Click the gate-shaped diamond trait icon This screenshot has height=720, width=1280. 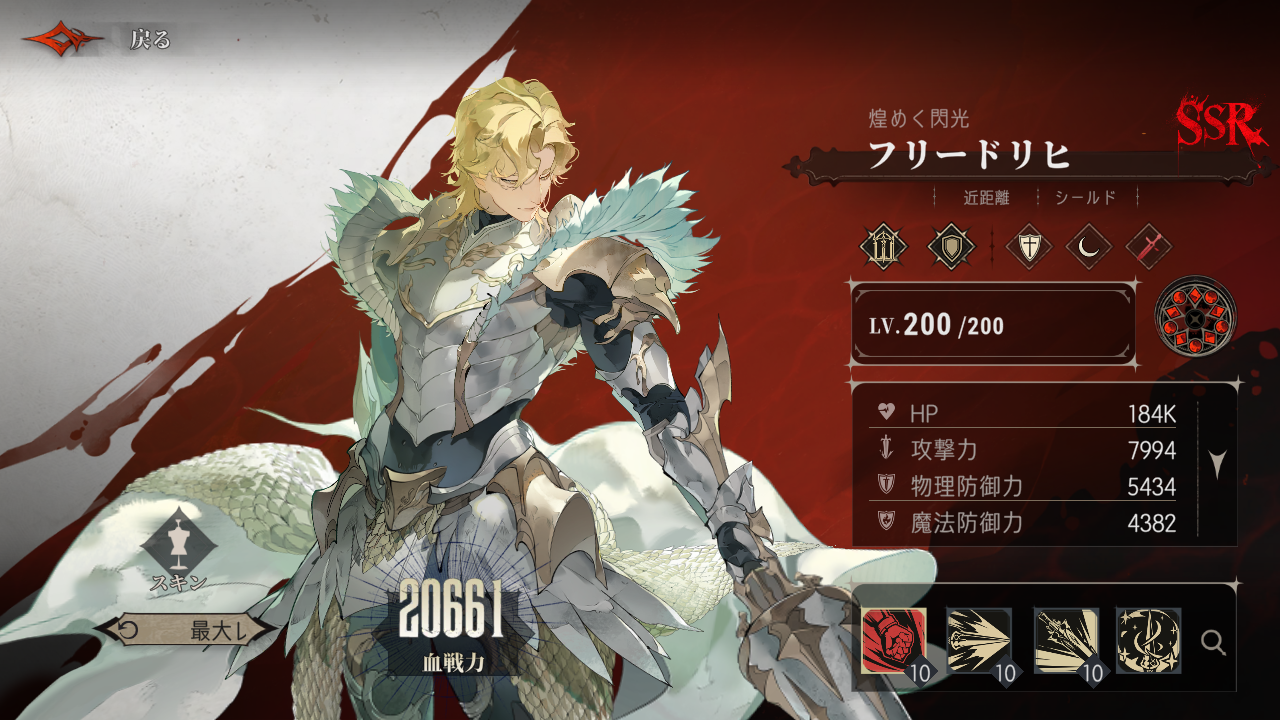click(884, 246)
